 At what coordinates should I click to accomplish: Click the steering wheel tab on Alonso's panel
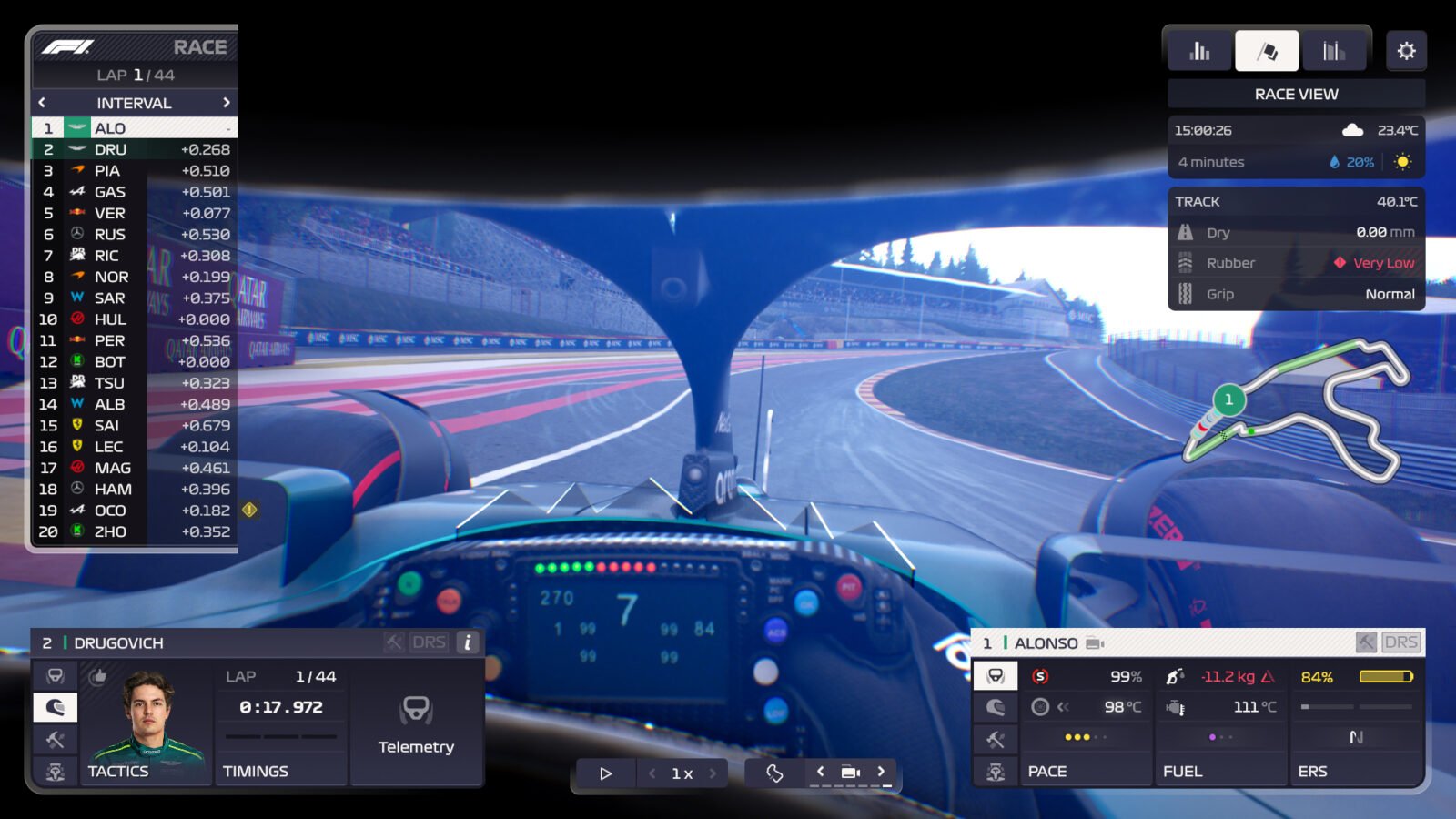(995, 674)
